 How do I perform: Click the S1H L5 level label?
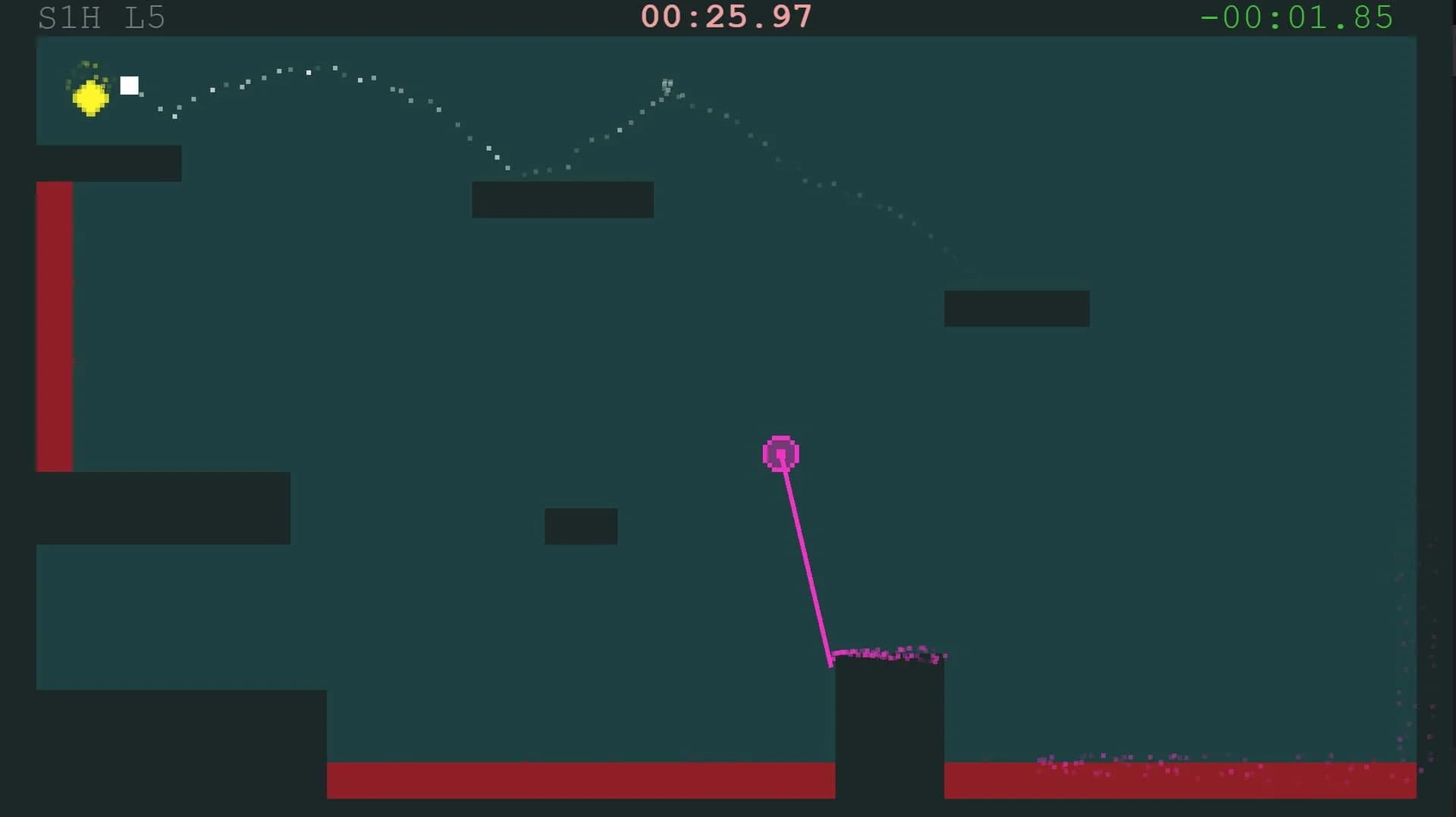click(101, 18)
